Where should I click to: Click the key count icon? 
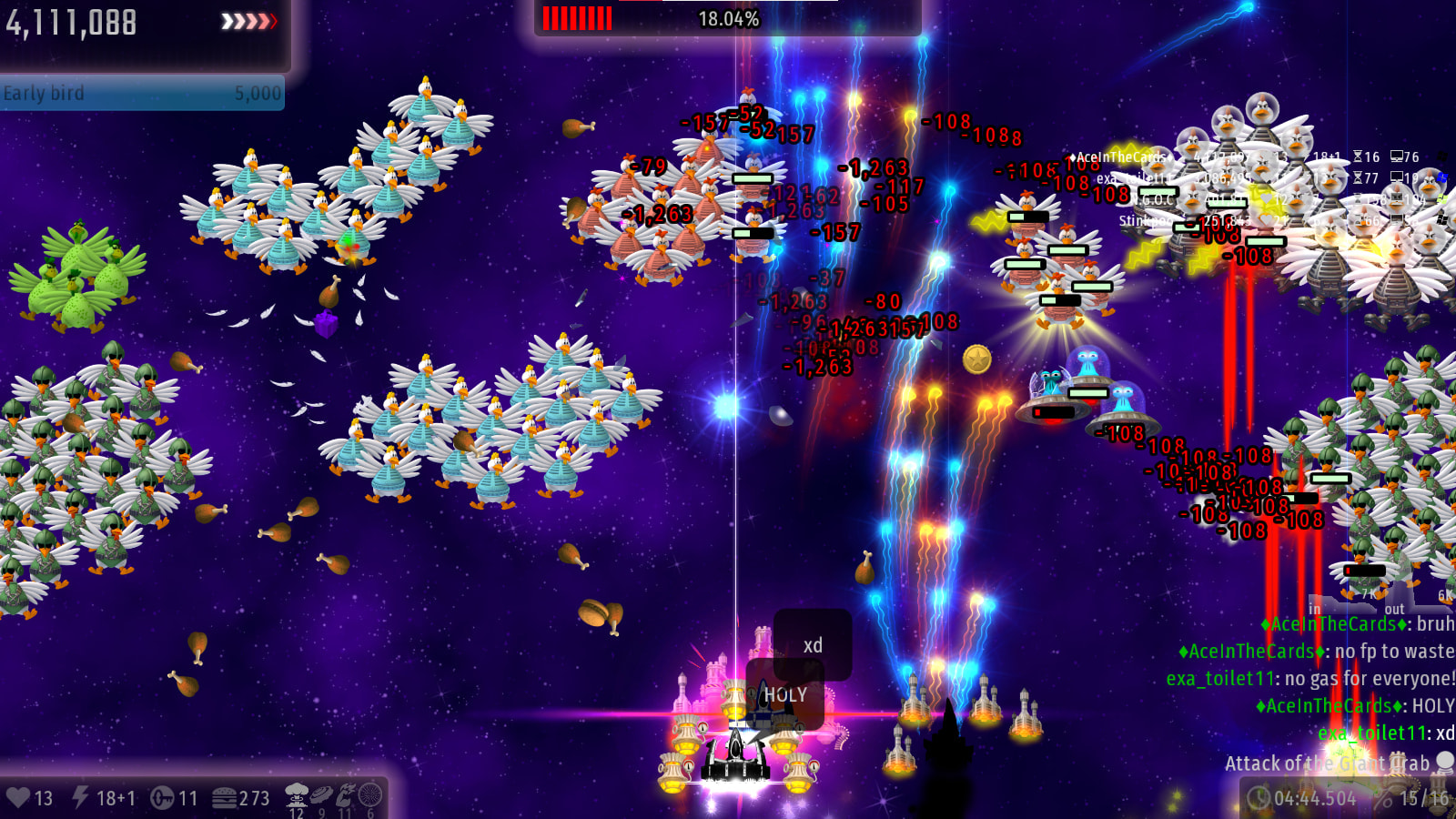(162, 798)
